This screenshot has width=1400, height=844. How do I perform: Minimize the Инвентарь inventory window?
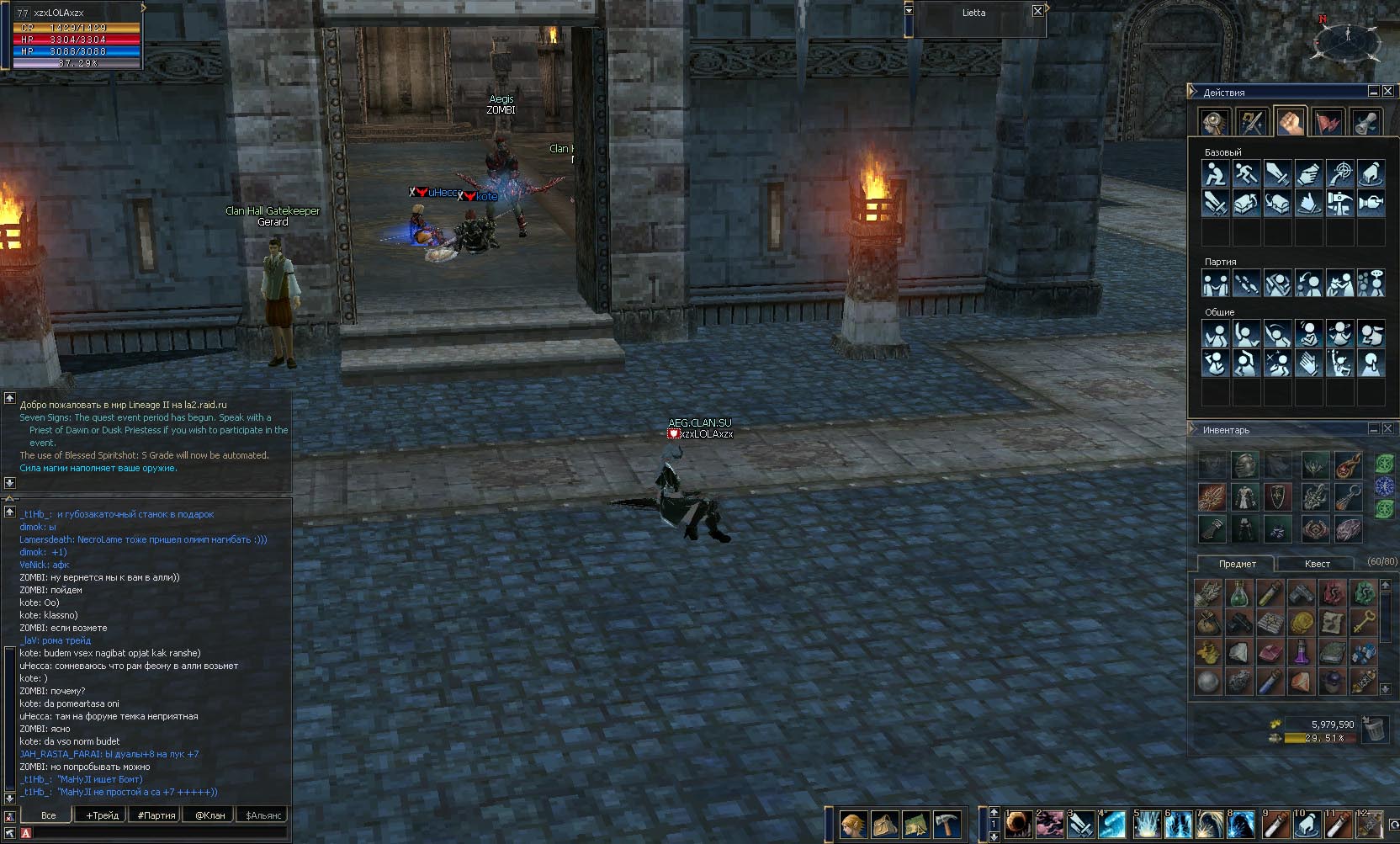pos(1373,428)
